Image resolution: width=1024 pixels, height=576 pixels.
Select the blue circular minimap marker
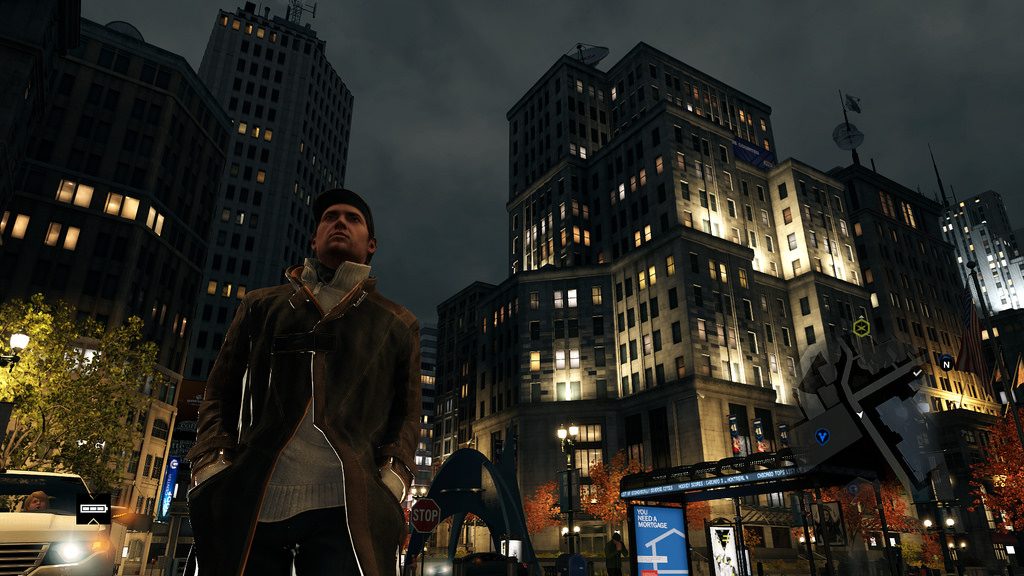[x=822, y=436]
